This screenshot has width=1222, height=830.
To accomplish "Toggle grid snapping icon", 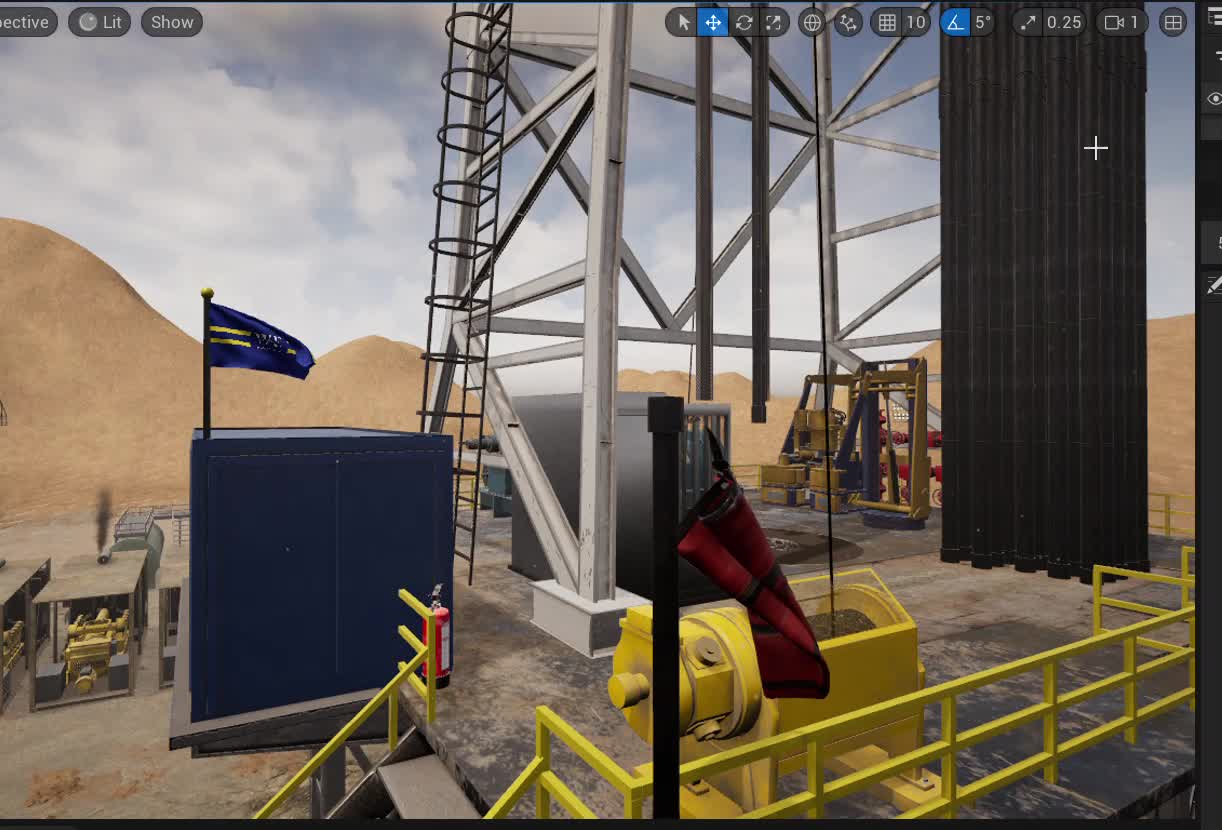I will click(887, 22).
